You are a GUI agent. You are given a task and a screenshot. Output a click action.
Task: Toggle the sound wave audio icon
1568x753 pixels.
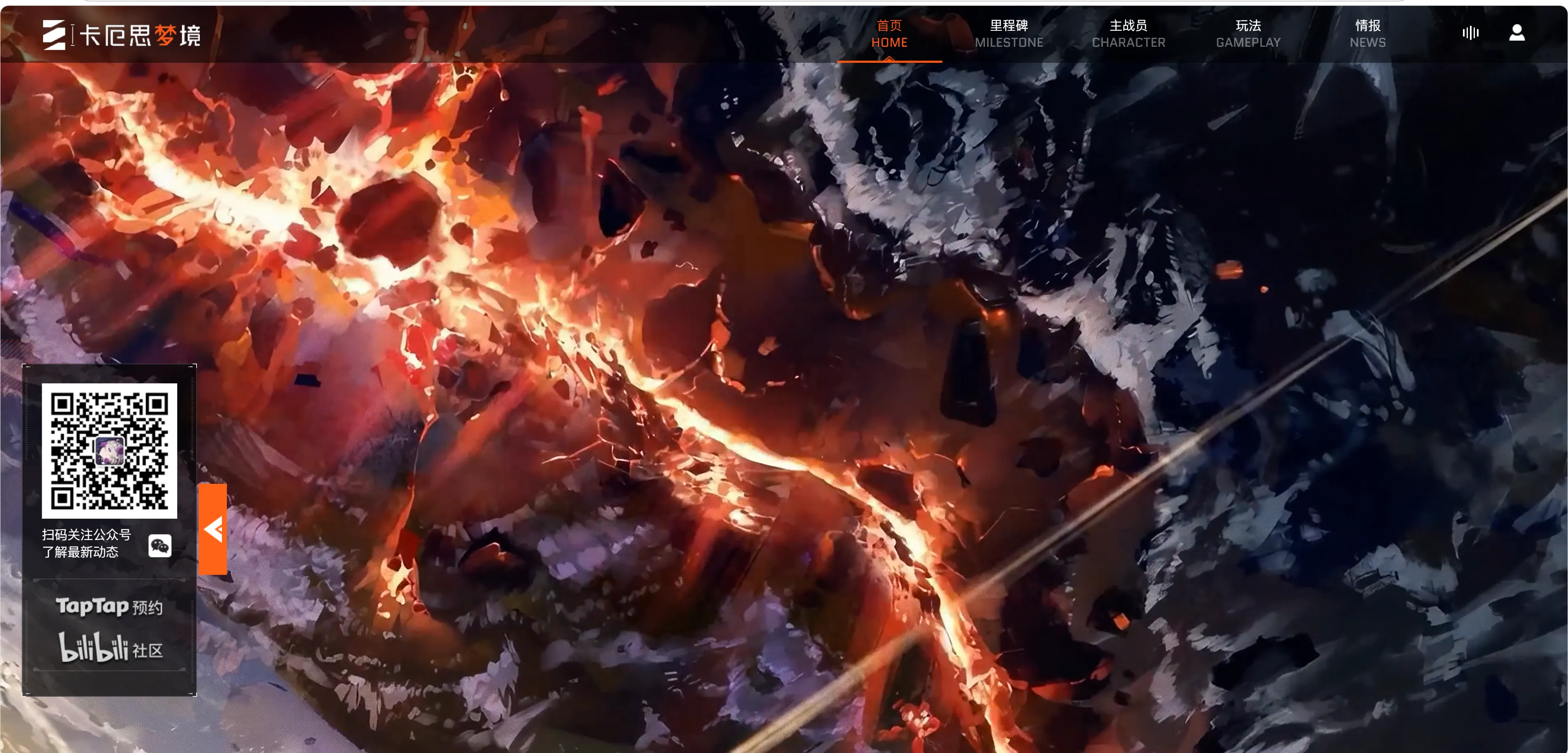coord(1470,33)
